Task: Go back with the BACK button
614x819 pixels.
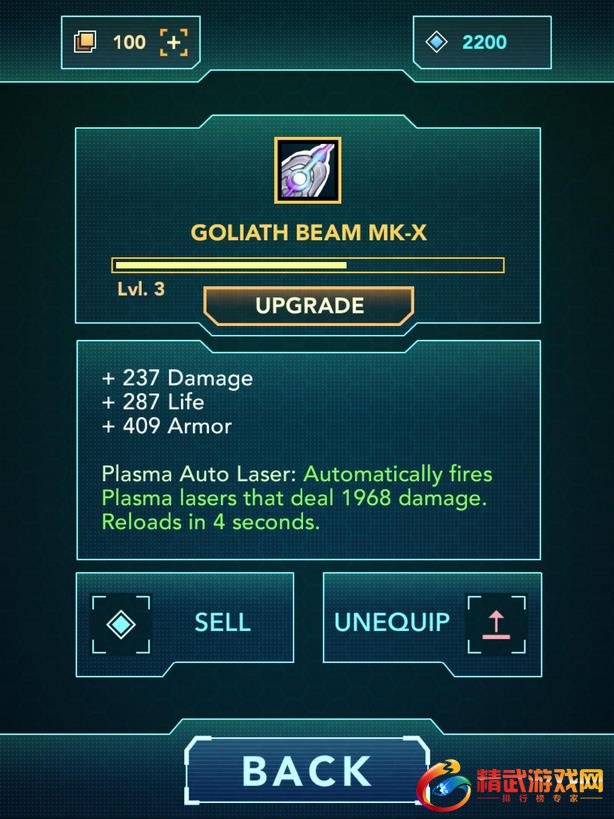Action: click(x=307, y=771)
